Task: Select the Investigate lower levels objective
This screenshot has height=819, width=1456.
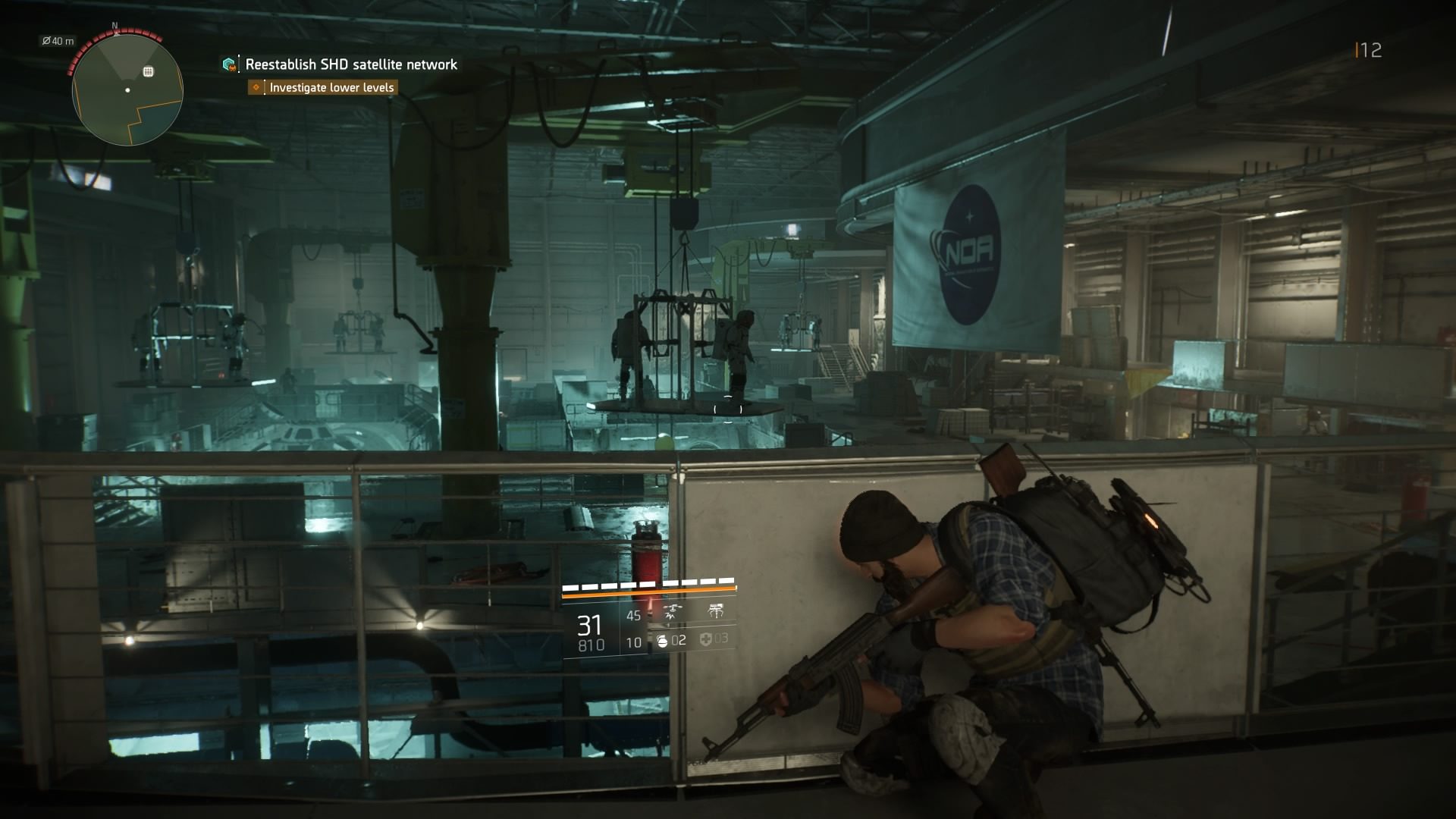Action: pyautogui.click(x=331, y=88)
